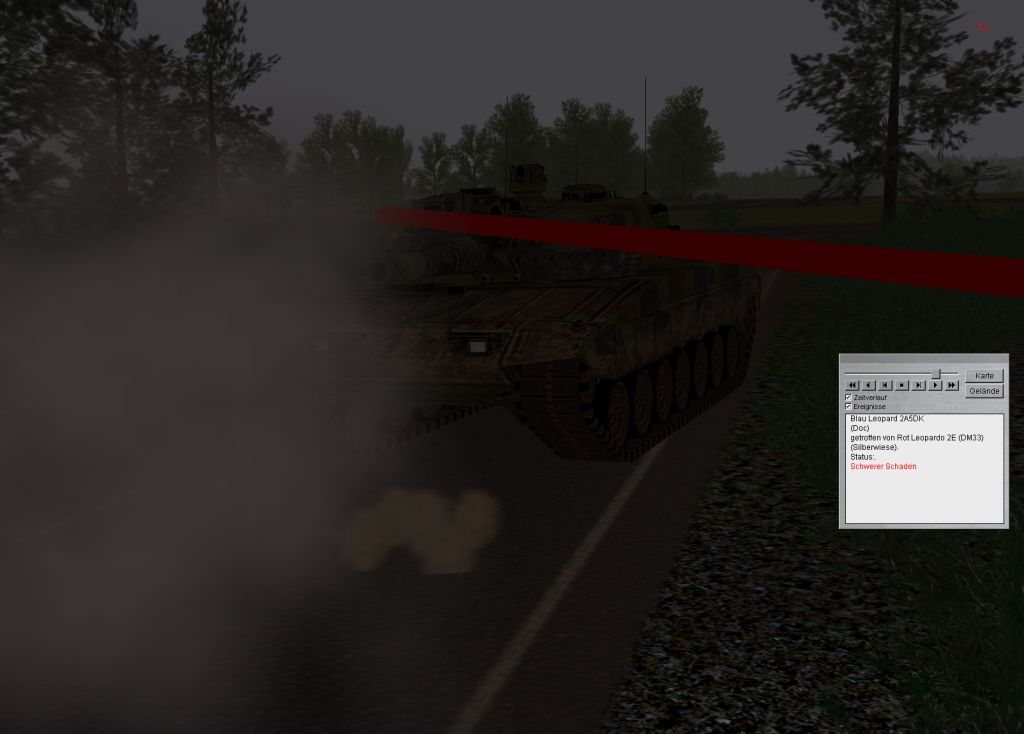
Task: Switch to the Gelände terrain view
Action: point(984,391)
